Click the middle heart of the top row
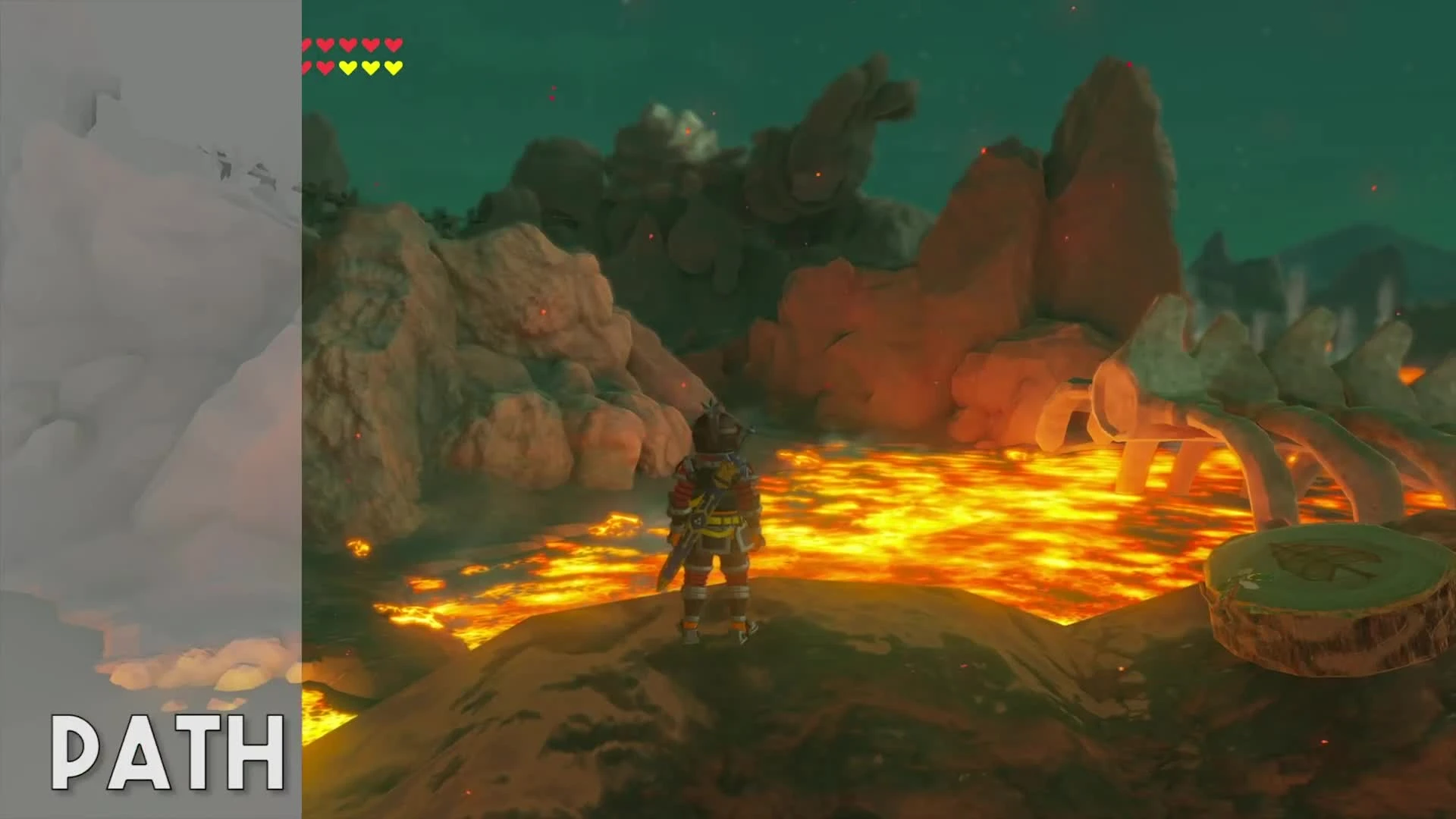The width and height of the screenshot is (1456, 819). click(x=348, y=44)
